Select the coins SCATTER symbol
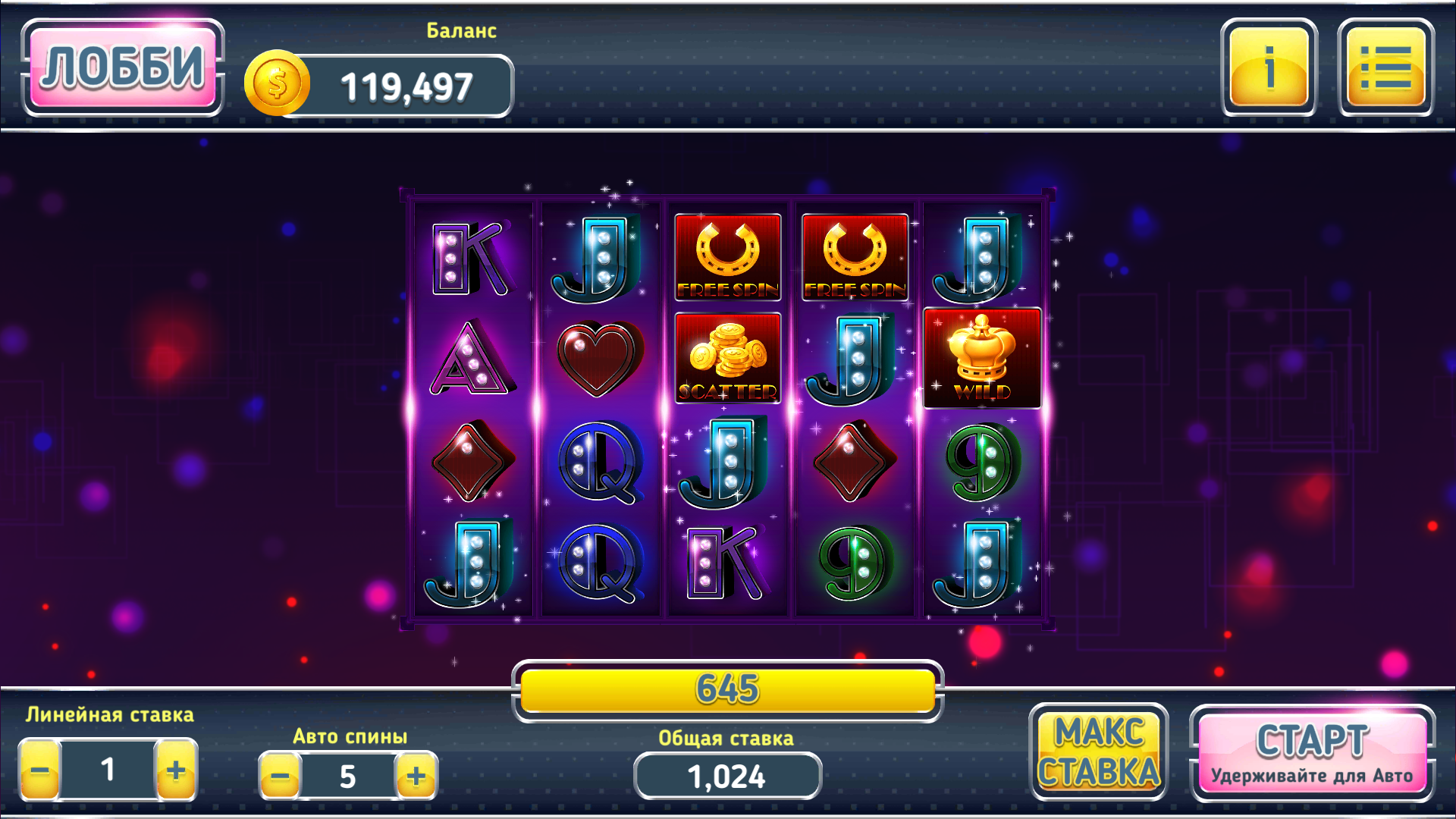 pos(726,358)
